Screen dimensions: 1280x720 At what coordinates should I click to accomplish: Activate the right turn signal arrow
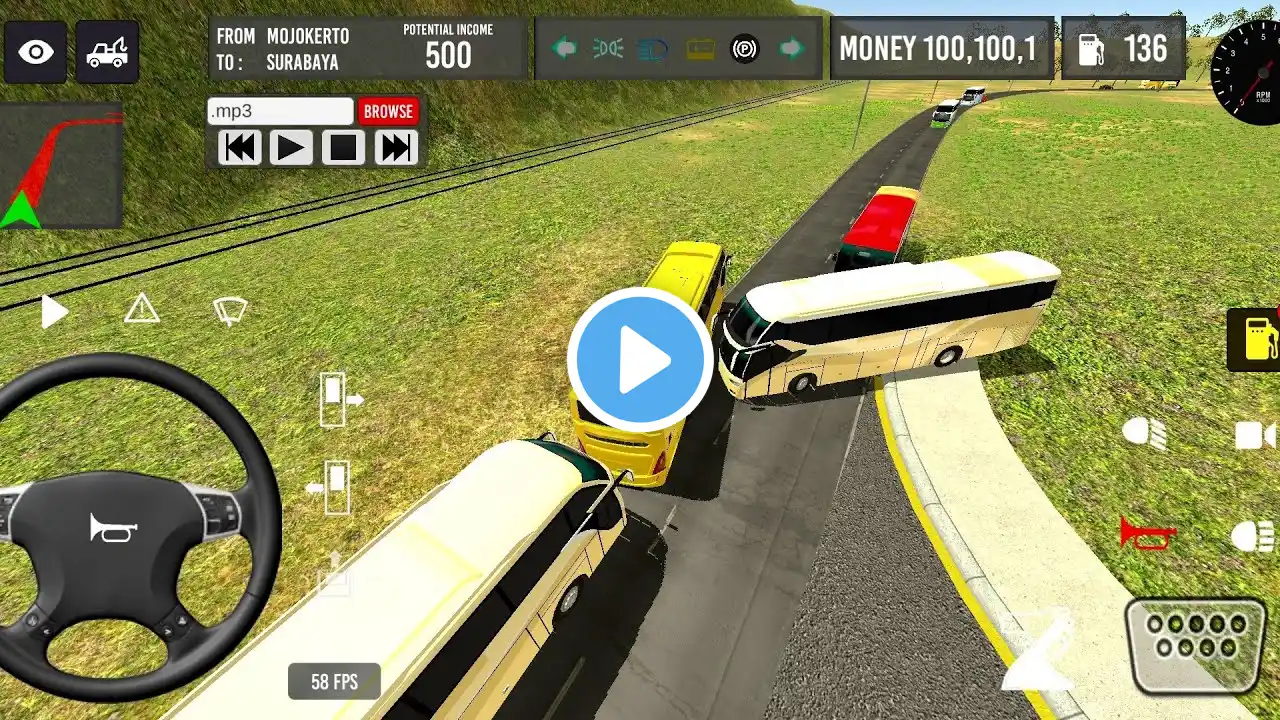click(x=792, y=48)
